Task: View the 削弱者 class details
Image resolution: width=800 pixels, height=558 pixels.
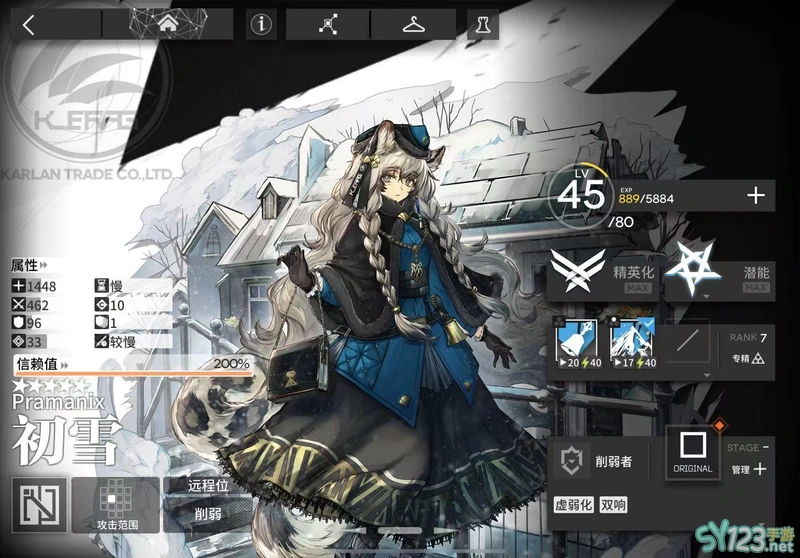Action: [602, 460]
